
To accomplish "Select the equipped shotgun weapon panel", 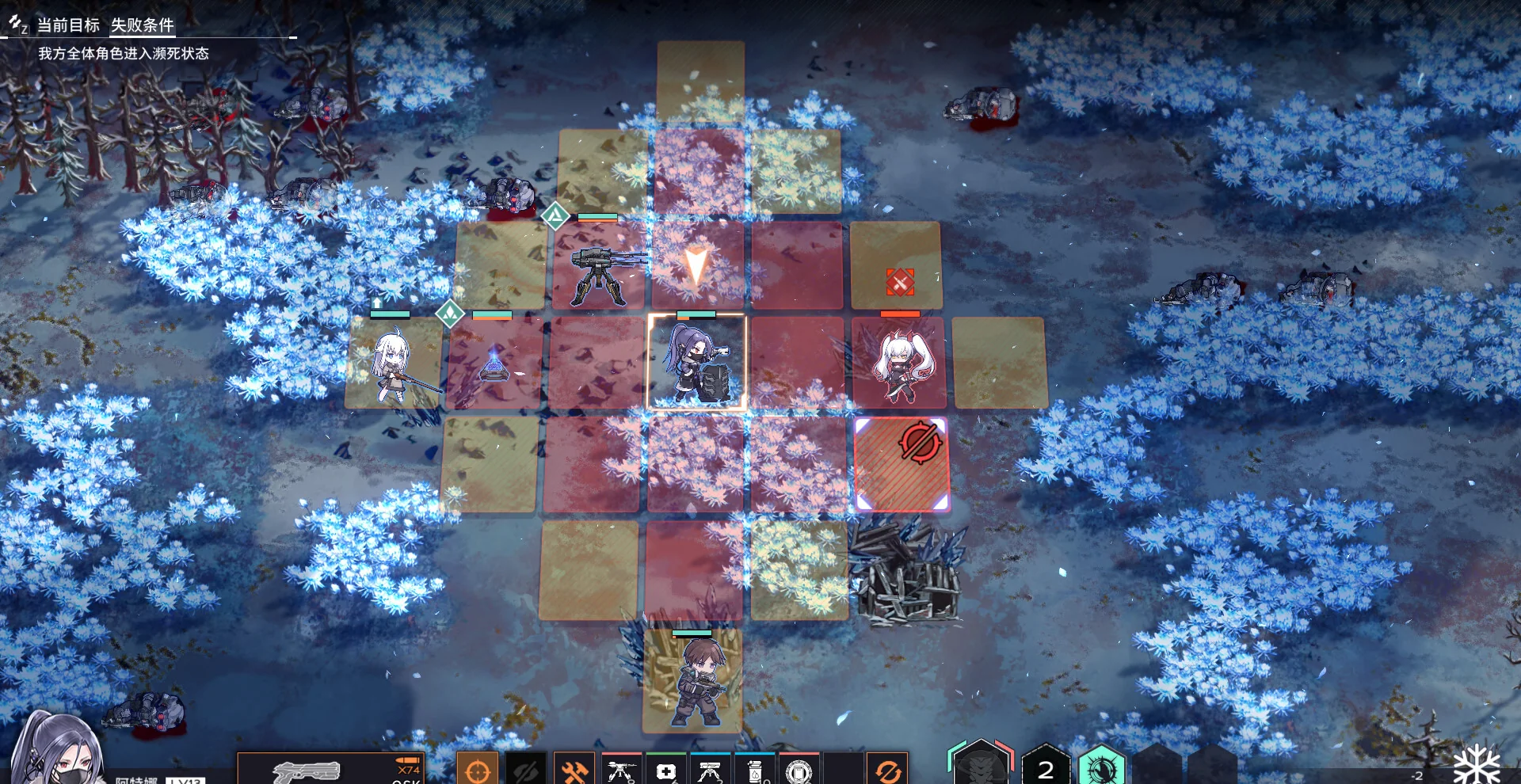I will click(x=331, y=769).
